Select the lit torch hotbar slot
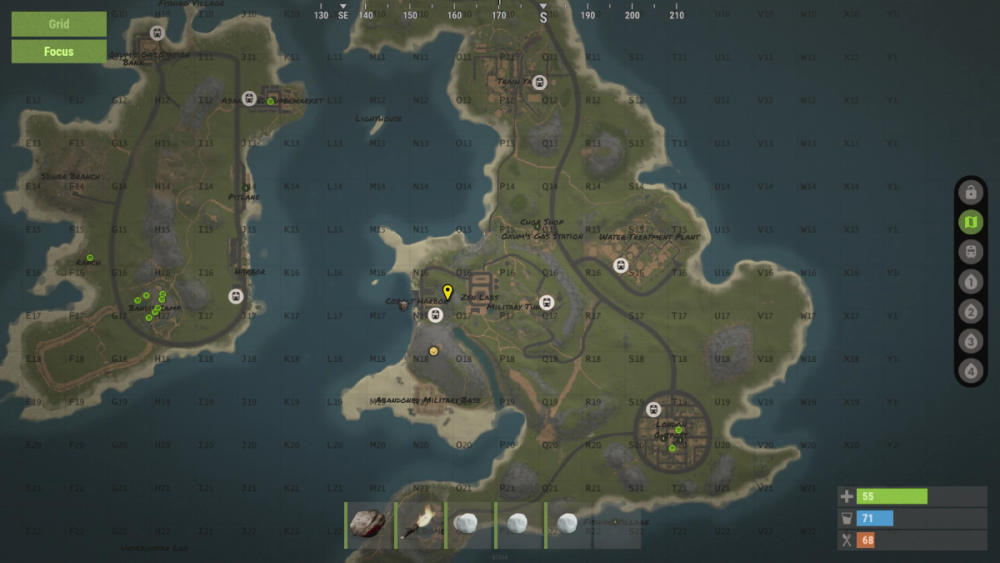The image size is (1000, 563). click(x=419, y=524)
